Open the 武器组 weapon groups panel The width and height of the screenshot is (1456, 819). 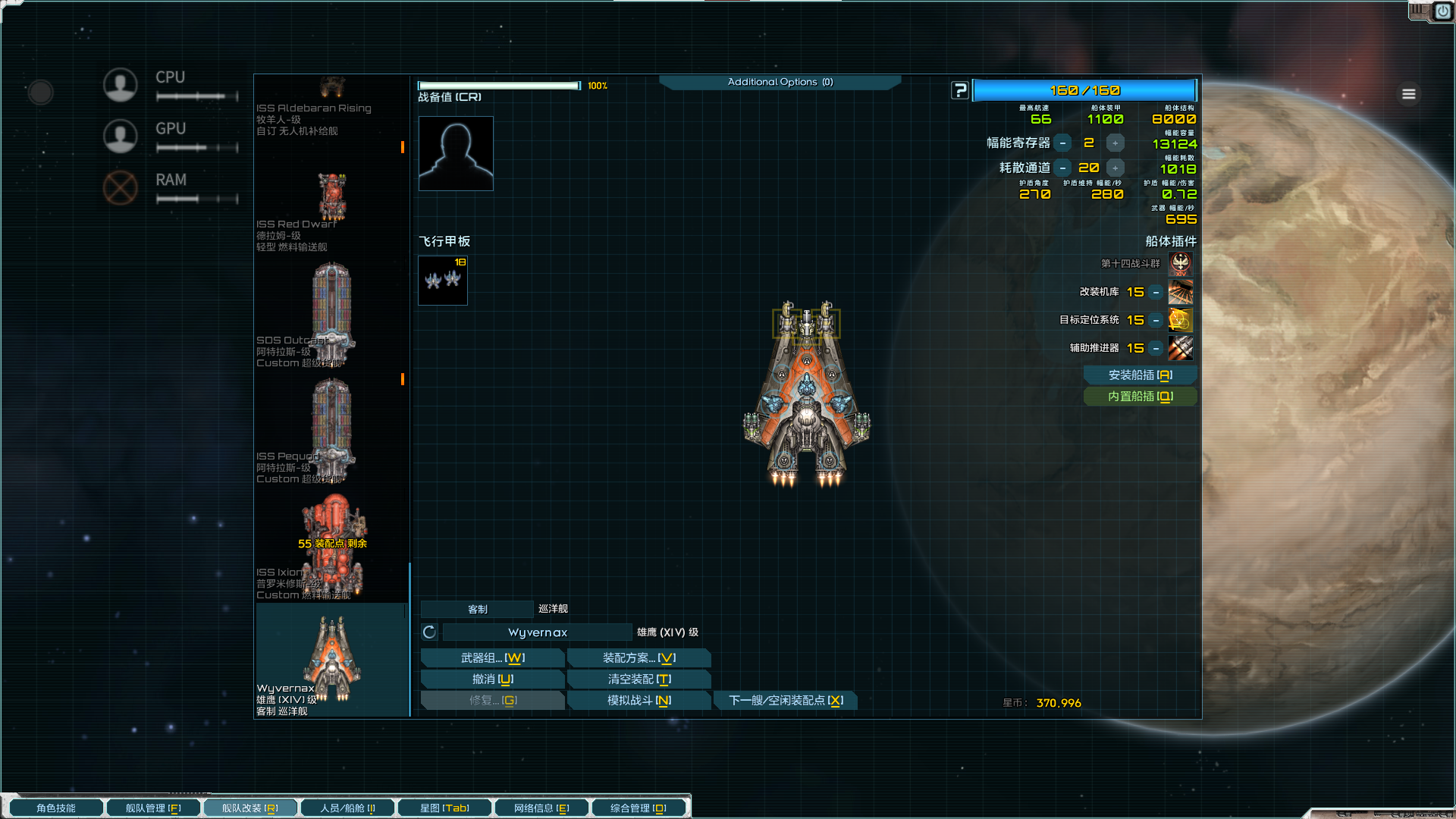pos(492,658)
